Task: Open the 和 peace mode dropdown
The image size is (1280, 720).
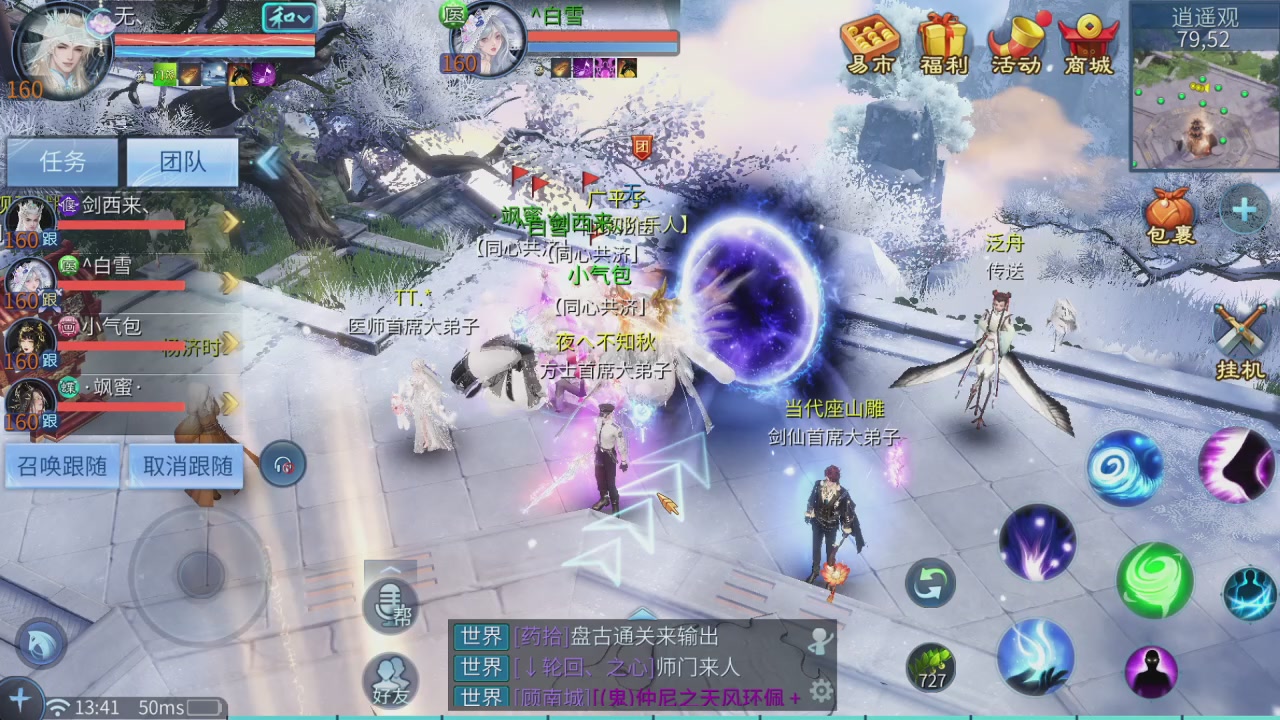Action: coord(291,18)
